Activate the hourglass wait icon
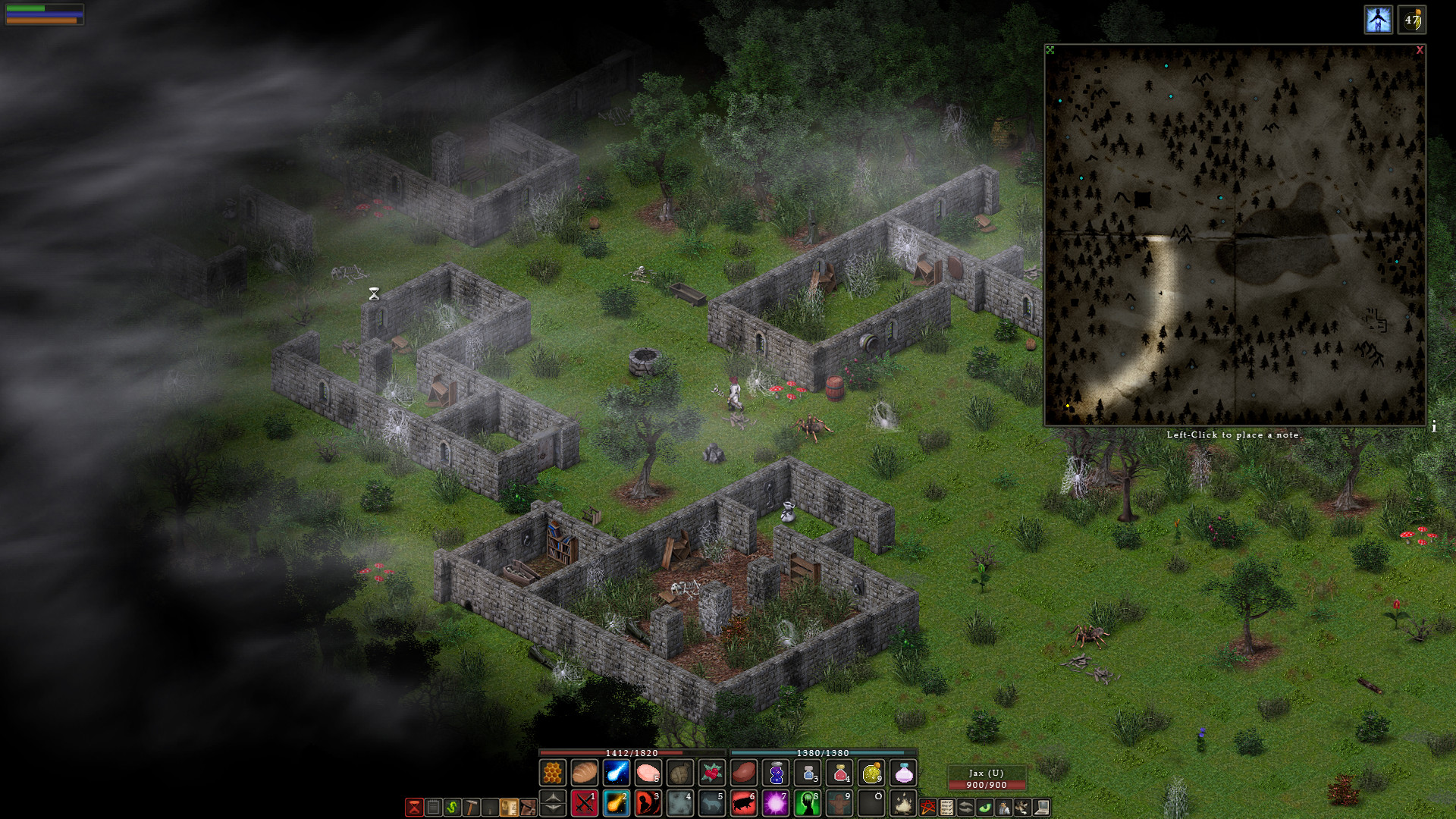Screen dimensions: 1456x819 click(x=414, y=807)
